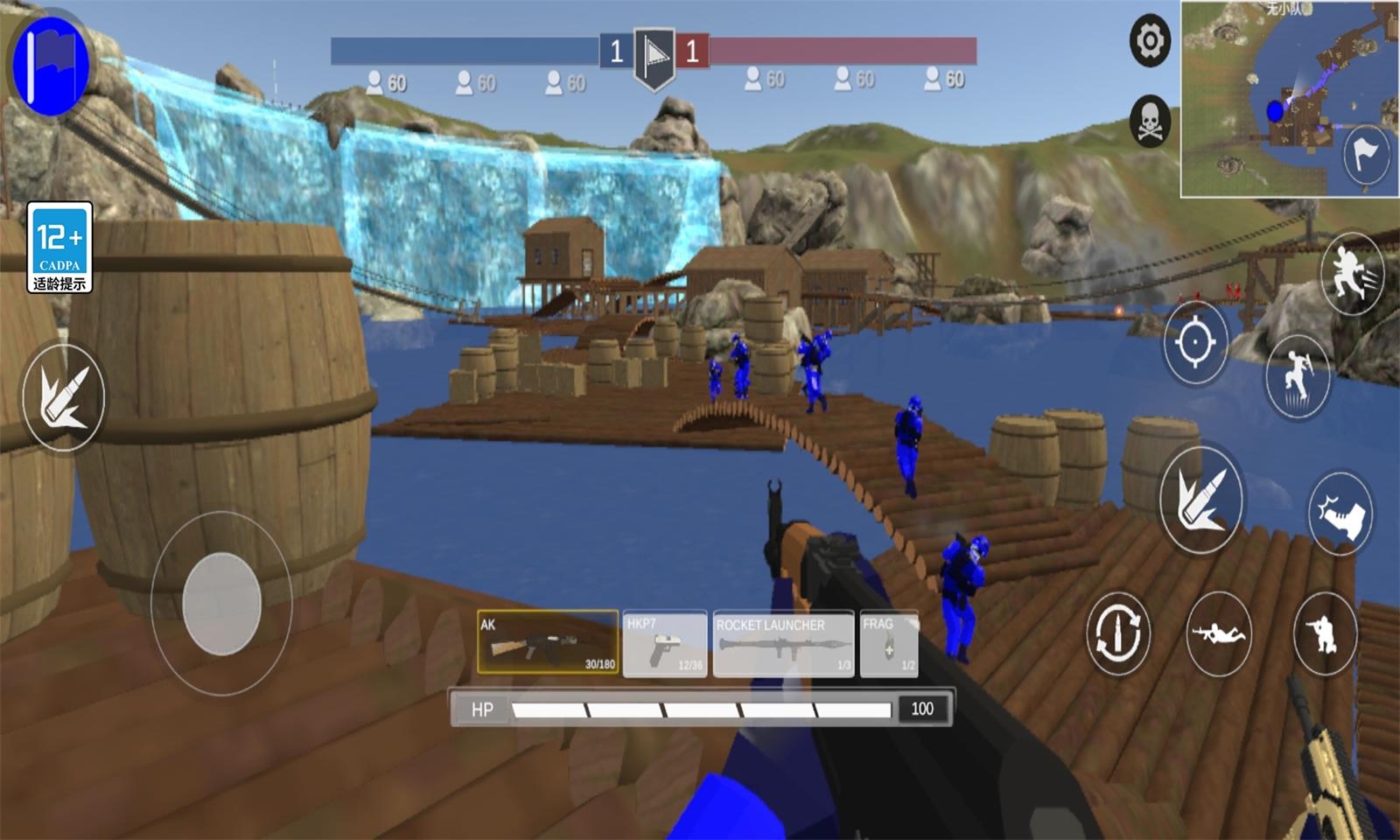
Task: Click the white flag button on the minimap
Action: pos(1365,156)
